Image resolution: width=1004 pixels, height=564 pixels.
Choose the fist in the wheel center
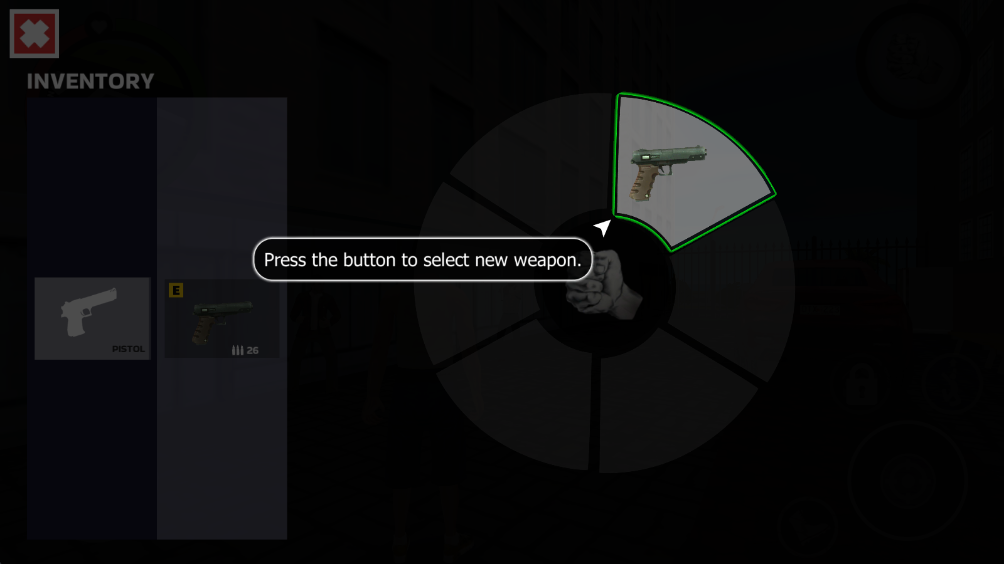point(605,285)
